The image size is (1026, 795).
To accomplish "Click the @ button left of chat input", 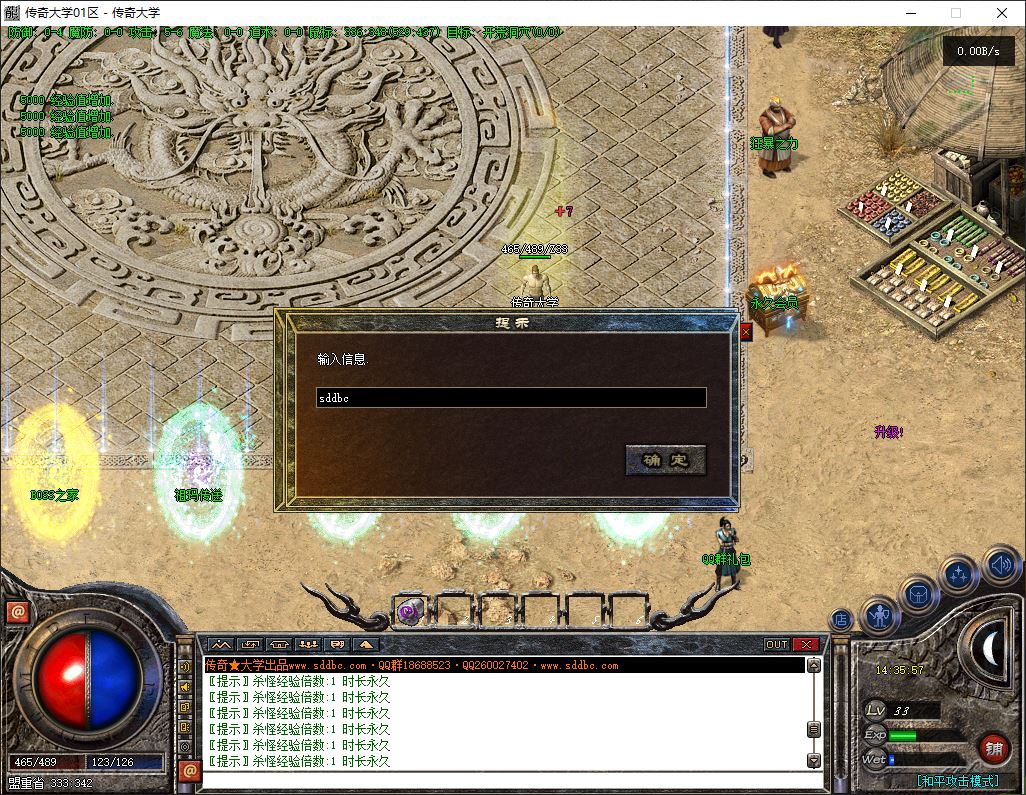I will 189,771.
